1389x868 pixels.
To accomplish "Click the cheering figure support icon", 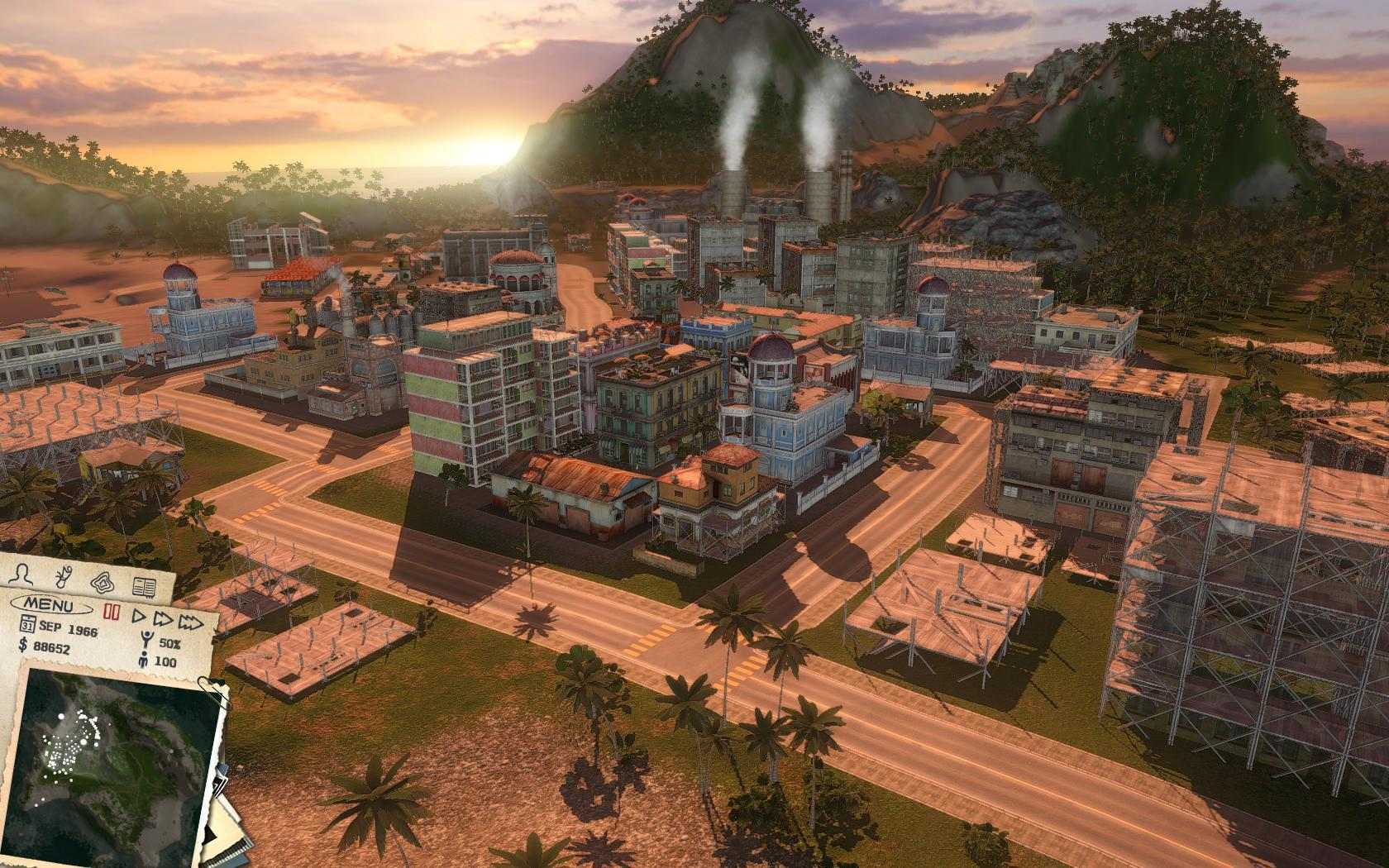I will tap(146, 638).
